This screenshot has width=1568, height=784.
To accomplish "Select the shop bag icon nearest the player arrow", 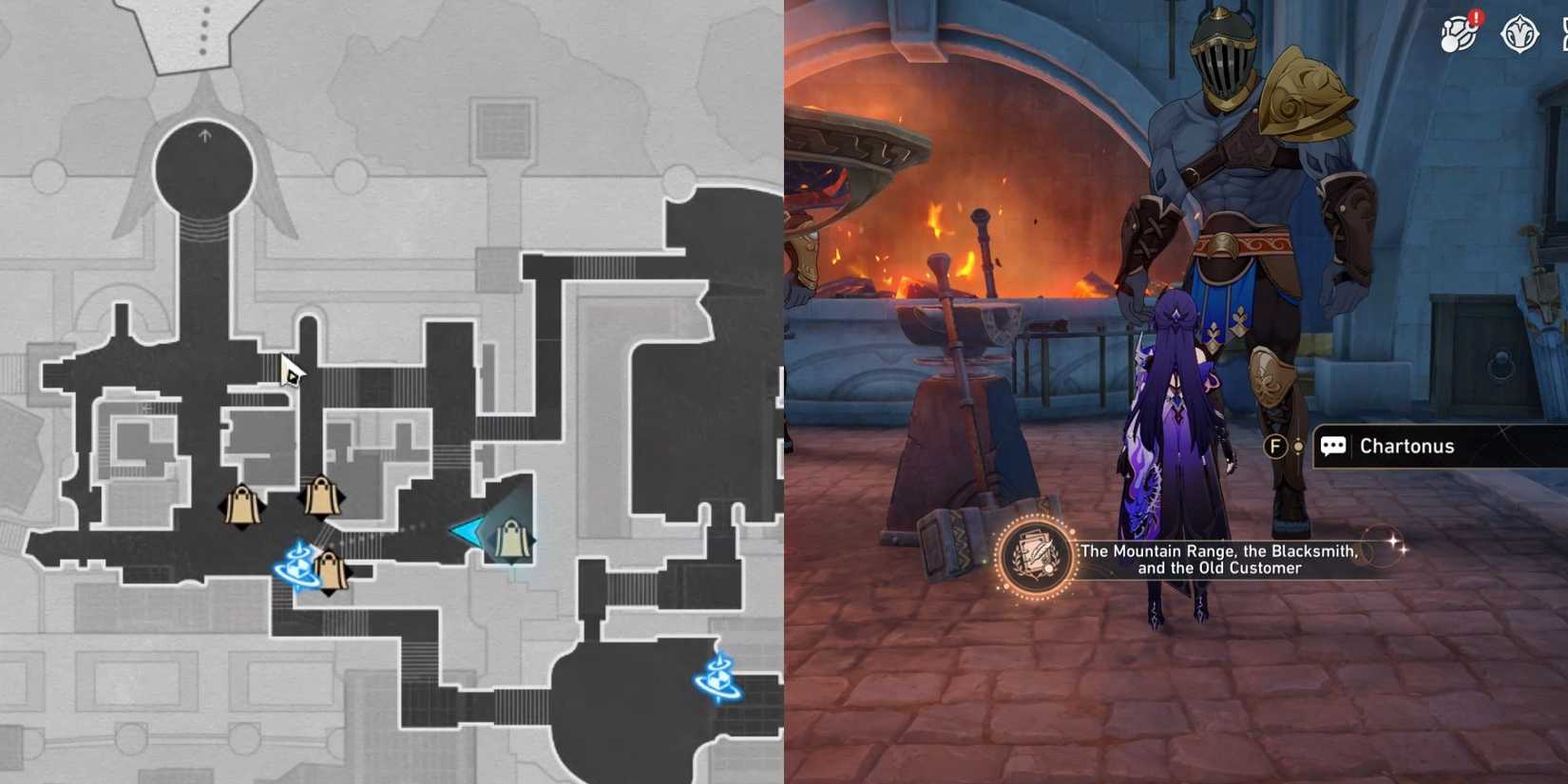I will [510, 540].
